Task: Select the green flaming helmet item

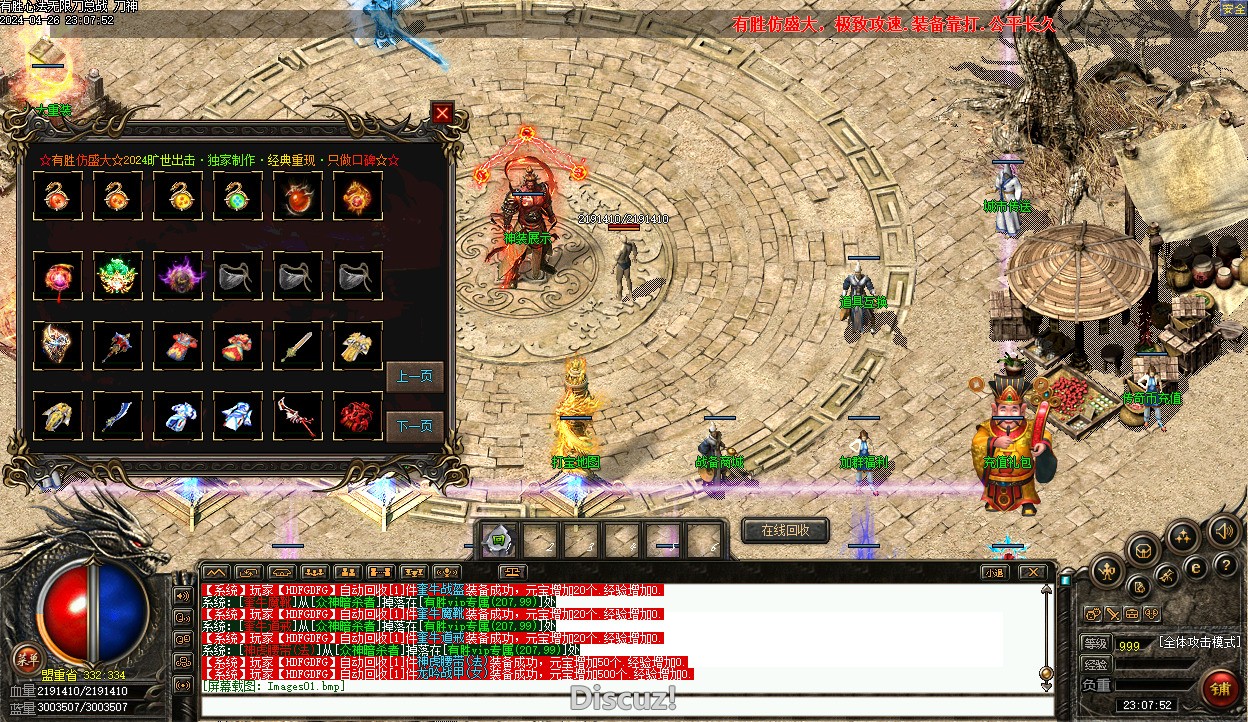Action: [x=118, y=275]
